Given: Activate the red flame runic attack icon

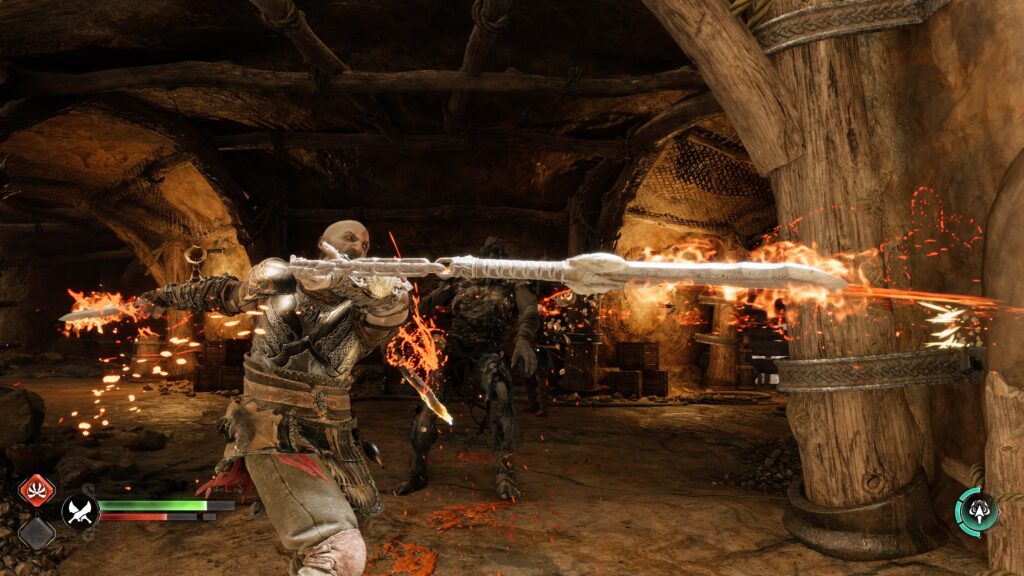Looking at the screenshot, I should click(37, 491).
